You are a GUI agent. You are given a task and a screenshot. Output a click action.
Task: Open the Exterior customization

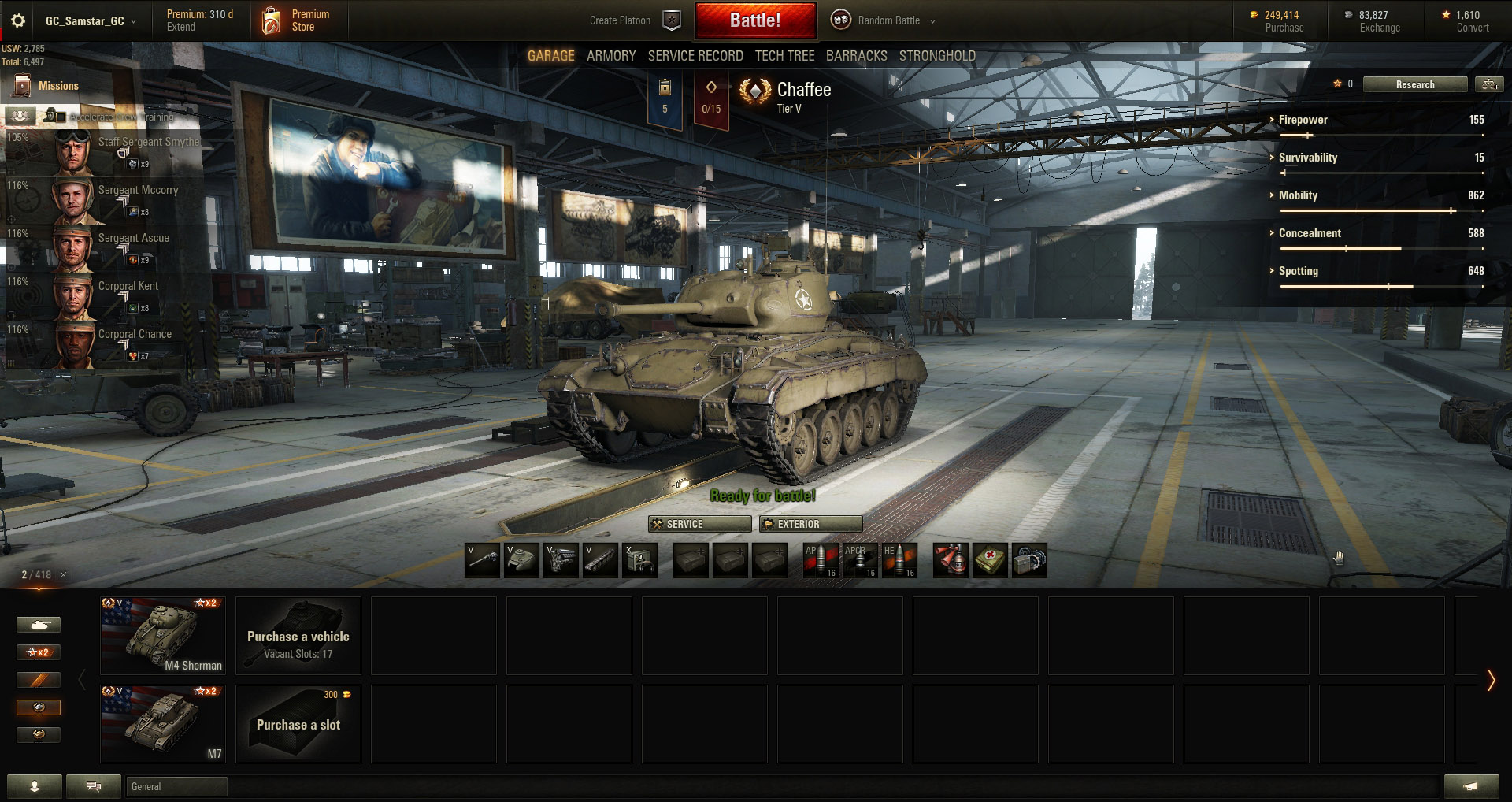tap(810, 524)
